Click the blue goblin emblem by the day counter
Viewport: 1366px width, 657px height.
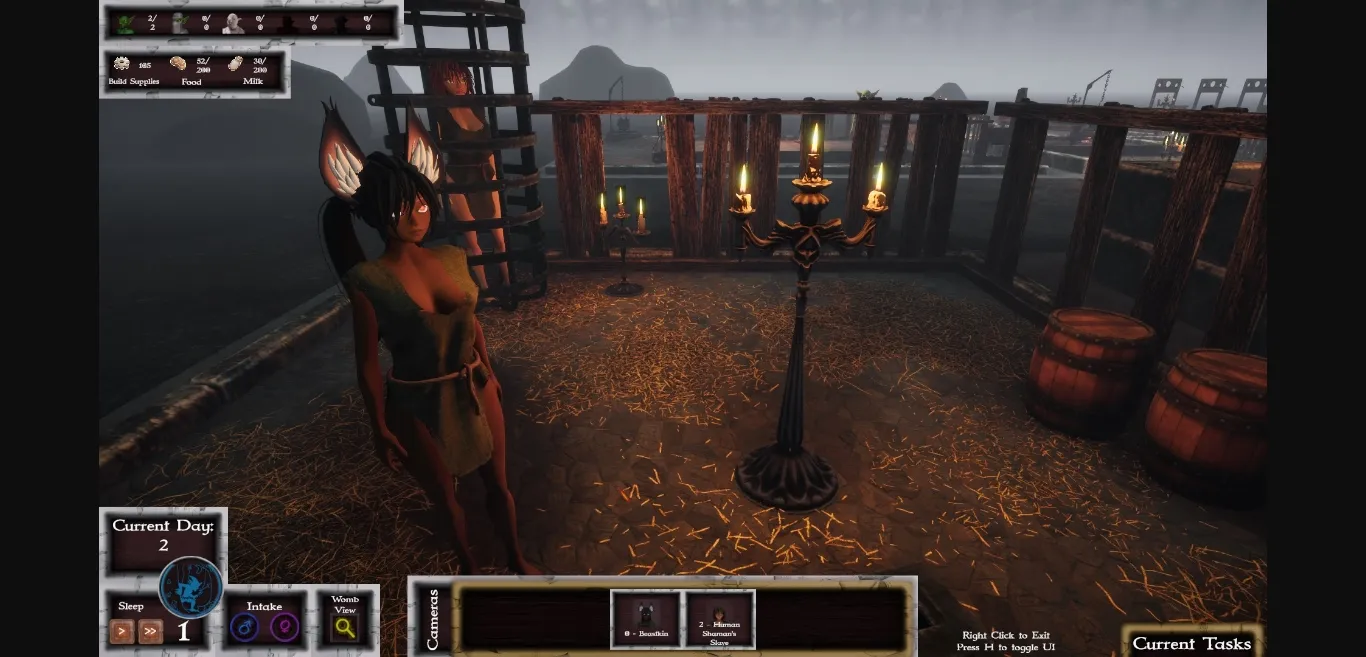(x=190, y=587)
